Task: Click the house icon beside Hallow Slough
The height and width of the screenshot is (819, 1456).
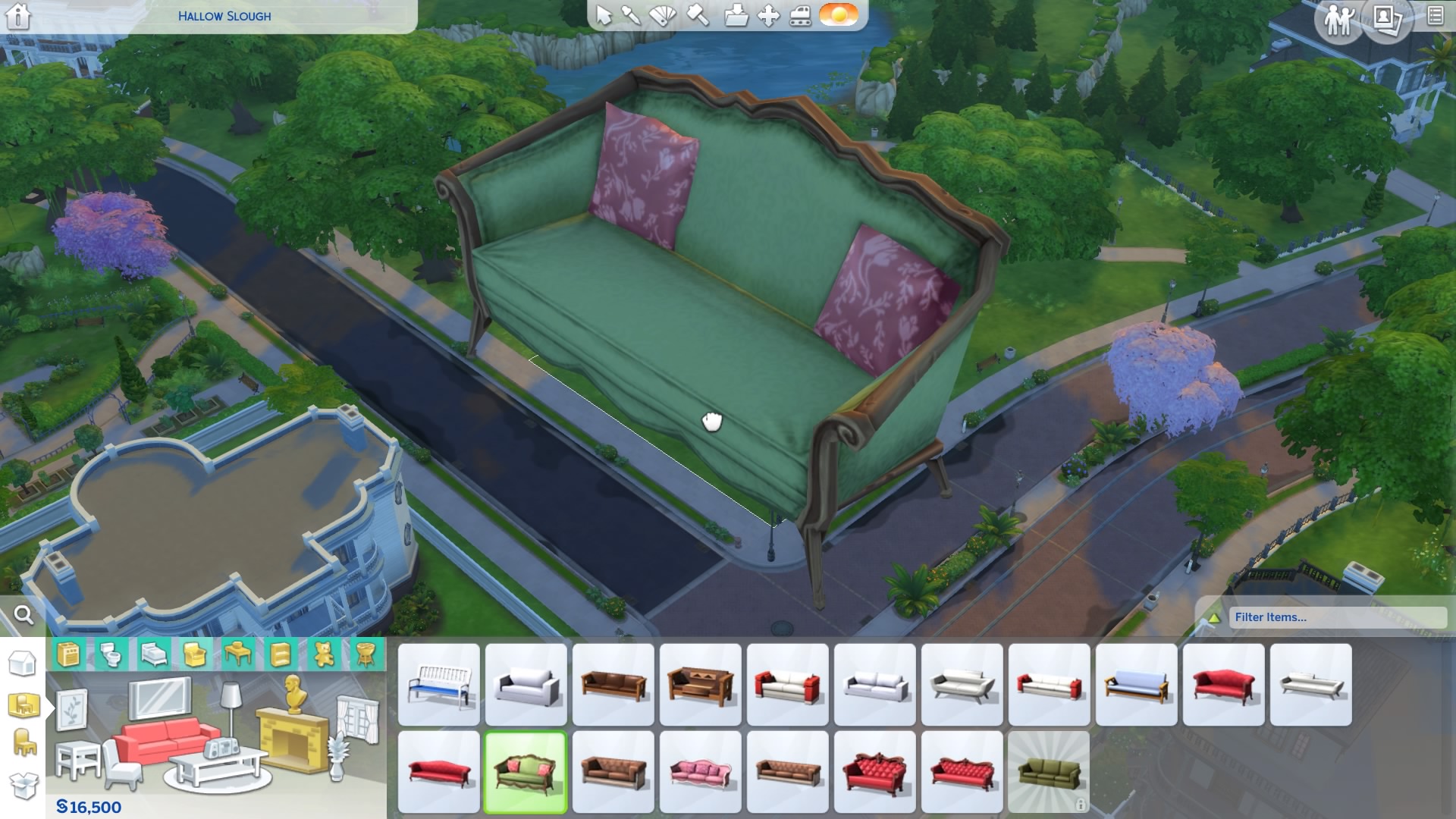Action: click(18, 16)
